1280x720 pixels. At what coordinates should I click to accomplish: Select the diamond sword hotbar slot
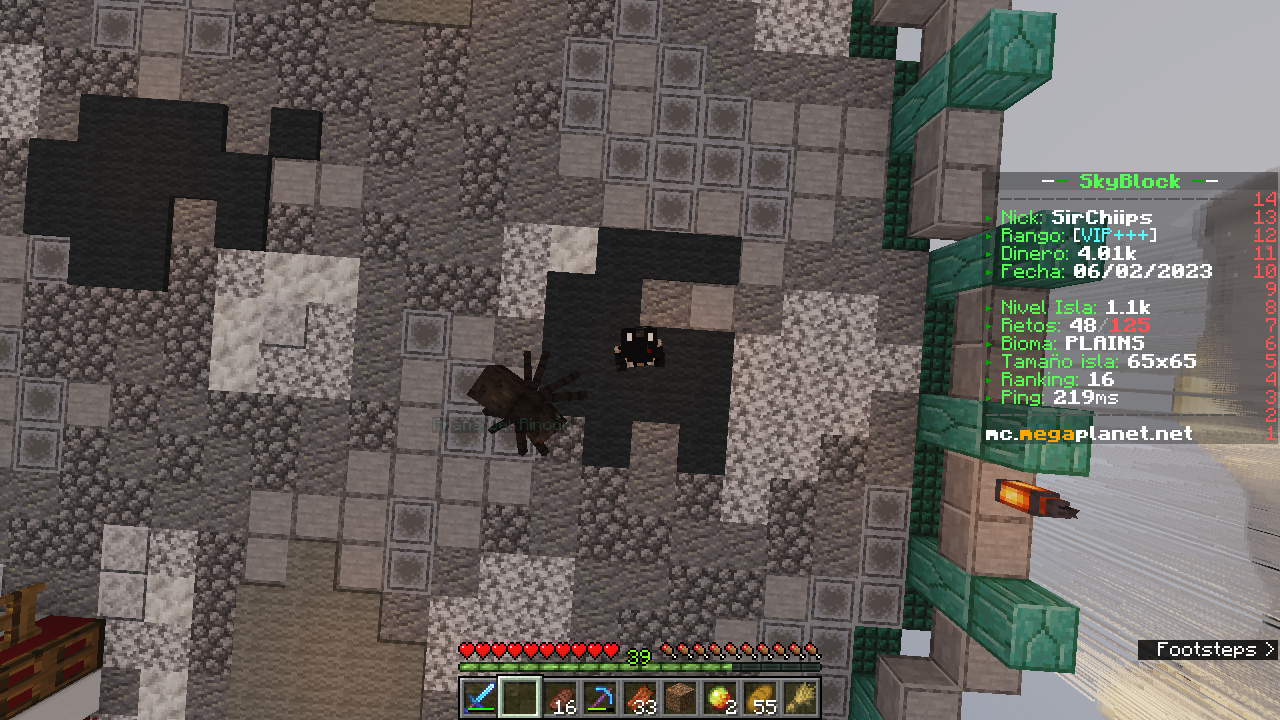[x=480, y=696]
